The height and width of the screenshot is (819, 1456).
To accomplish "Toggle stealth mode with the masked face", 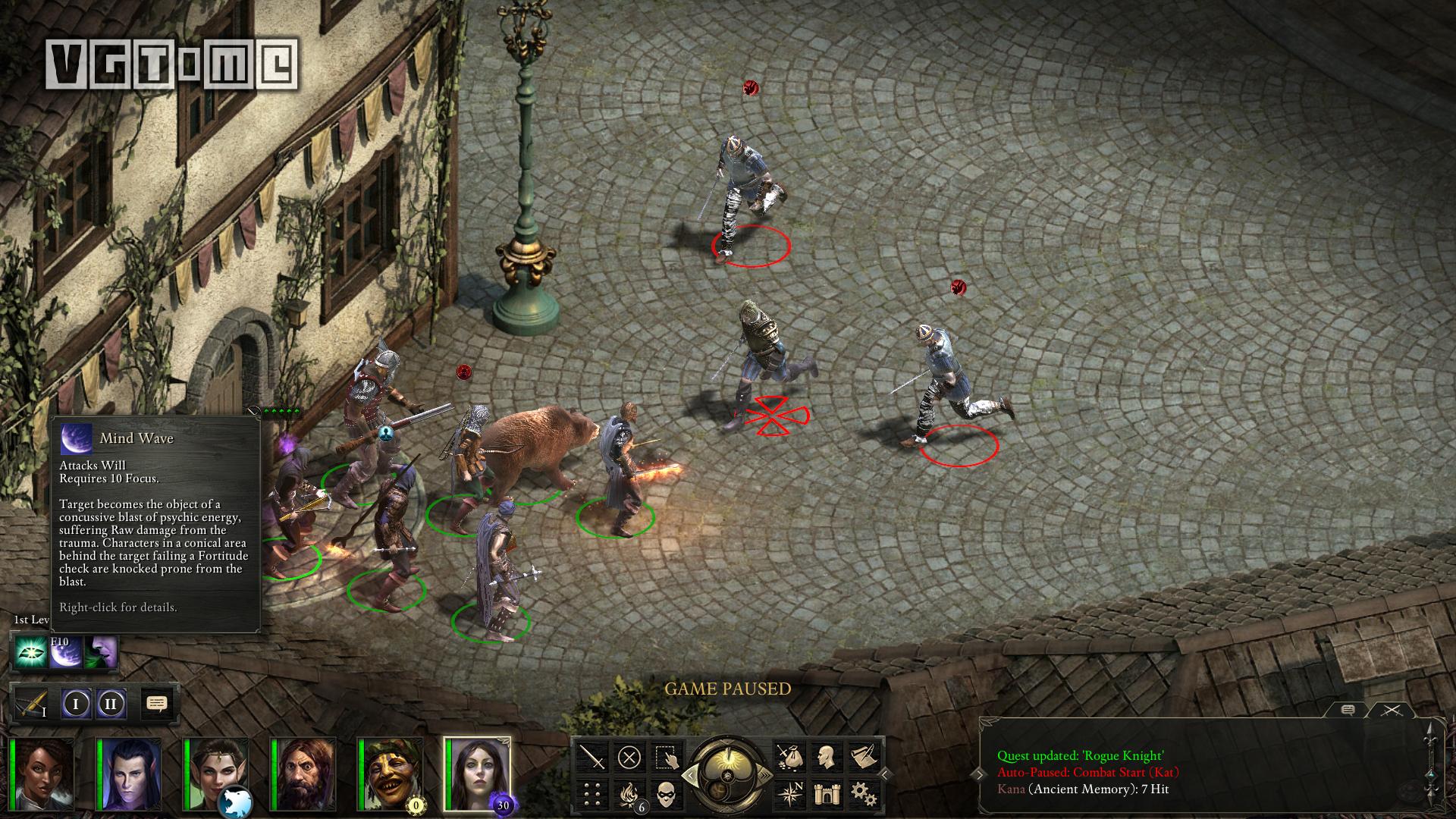I will coord(665,793).
